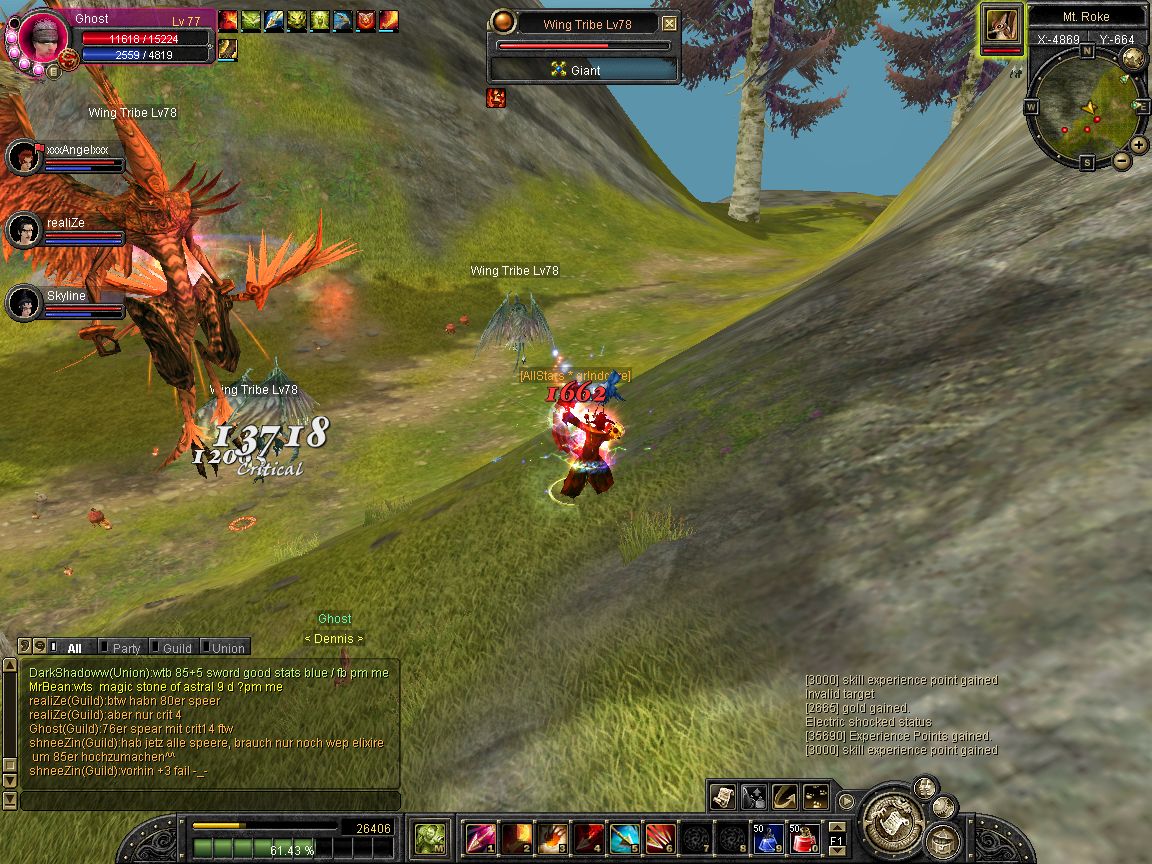Zoom in the minimap with plus button
1152x864 pixels.
1139,145
